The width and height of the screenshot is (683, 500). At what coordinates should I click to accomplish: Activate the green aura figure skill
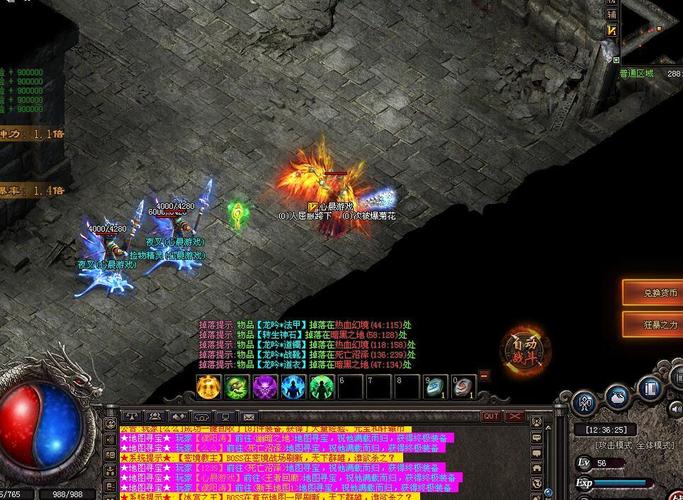(321, 387)
